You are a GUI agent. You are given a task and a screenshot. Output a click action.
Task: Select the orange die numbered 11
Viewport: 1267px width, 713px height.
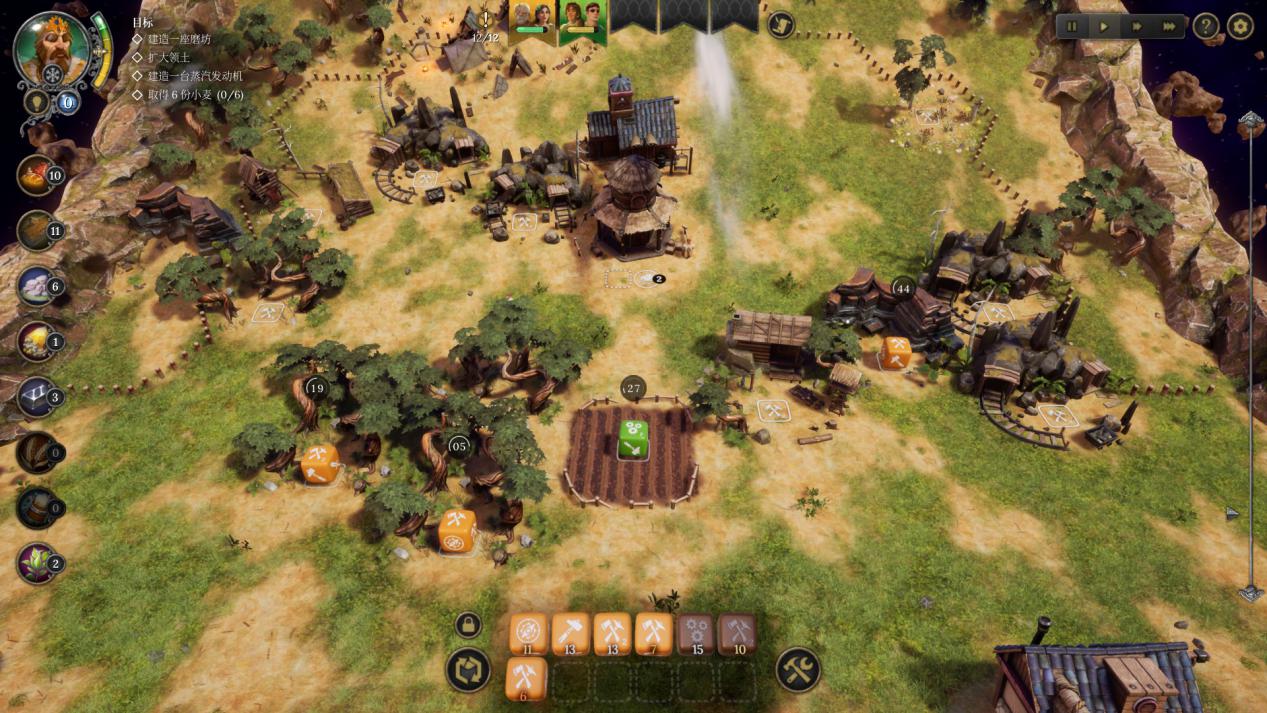pyautogui.click(x=528, y=633)
